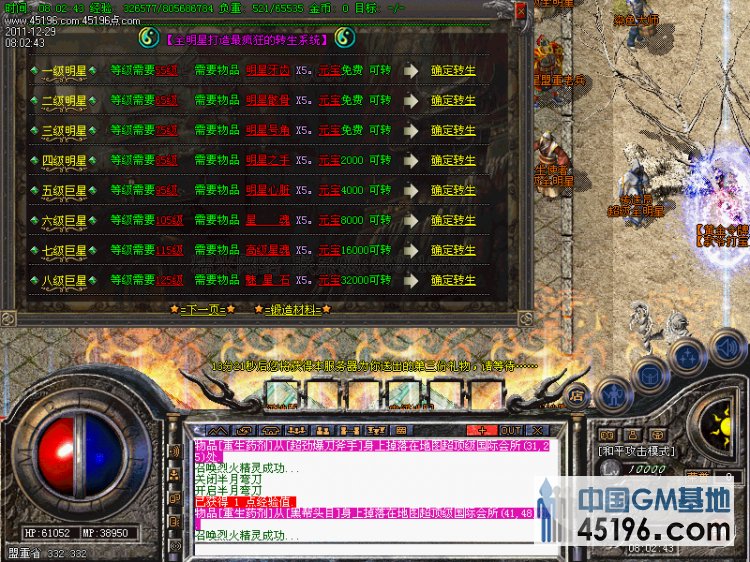750x562 pixels.
Task: Confirm rebirth for 二级明星 row
Action: 453,101
